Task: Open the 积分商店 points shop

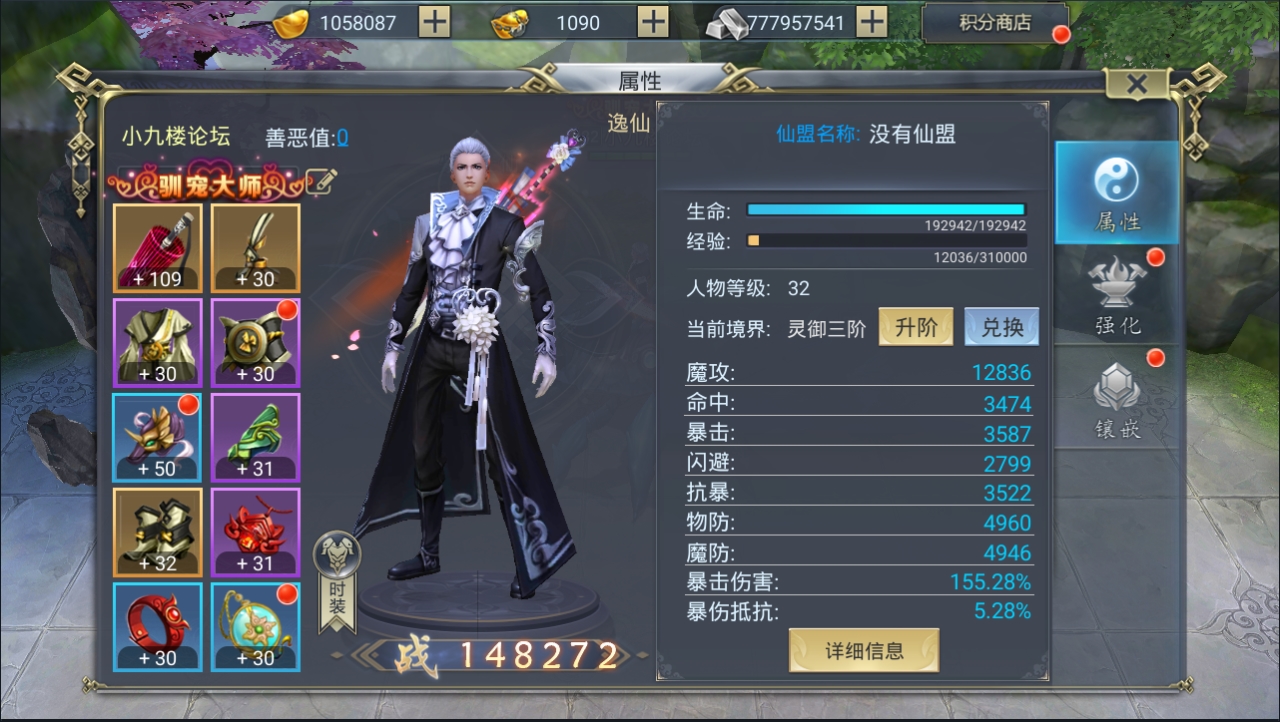Action: [994, 23]
